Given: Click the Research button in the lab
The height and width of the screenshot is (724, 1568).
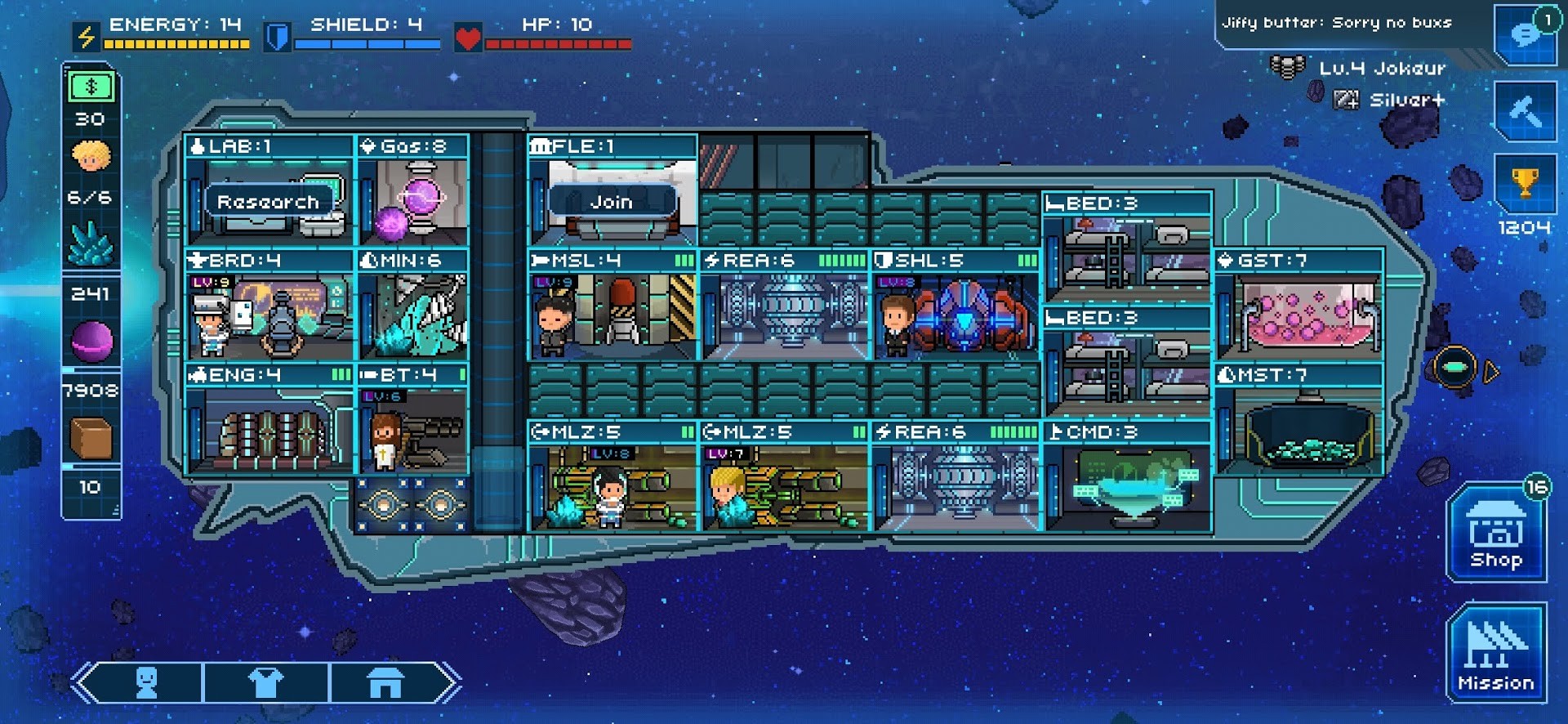Looking at the screenshot, I should click(x=268, y=202).
